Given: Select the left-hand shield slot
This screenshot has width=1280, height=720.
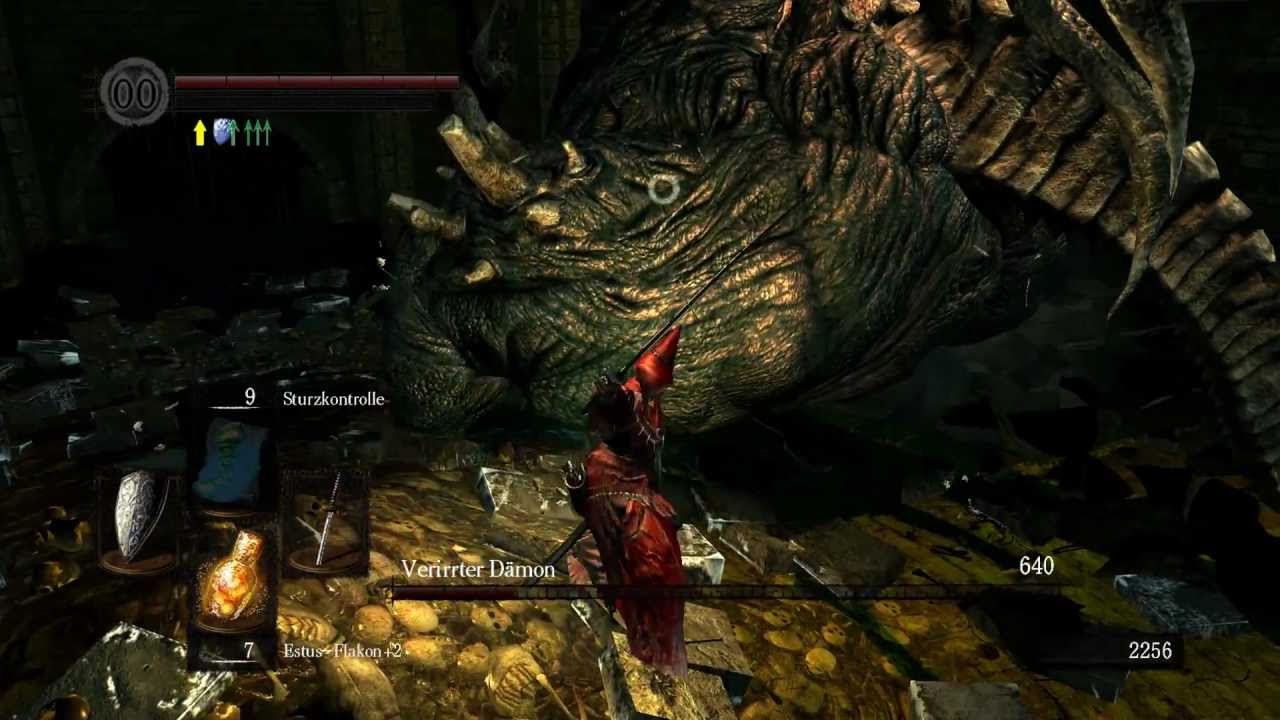Looking at the screenshot, I should tap(138, 519).
